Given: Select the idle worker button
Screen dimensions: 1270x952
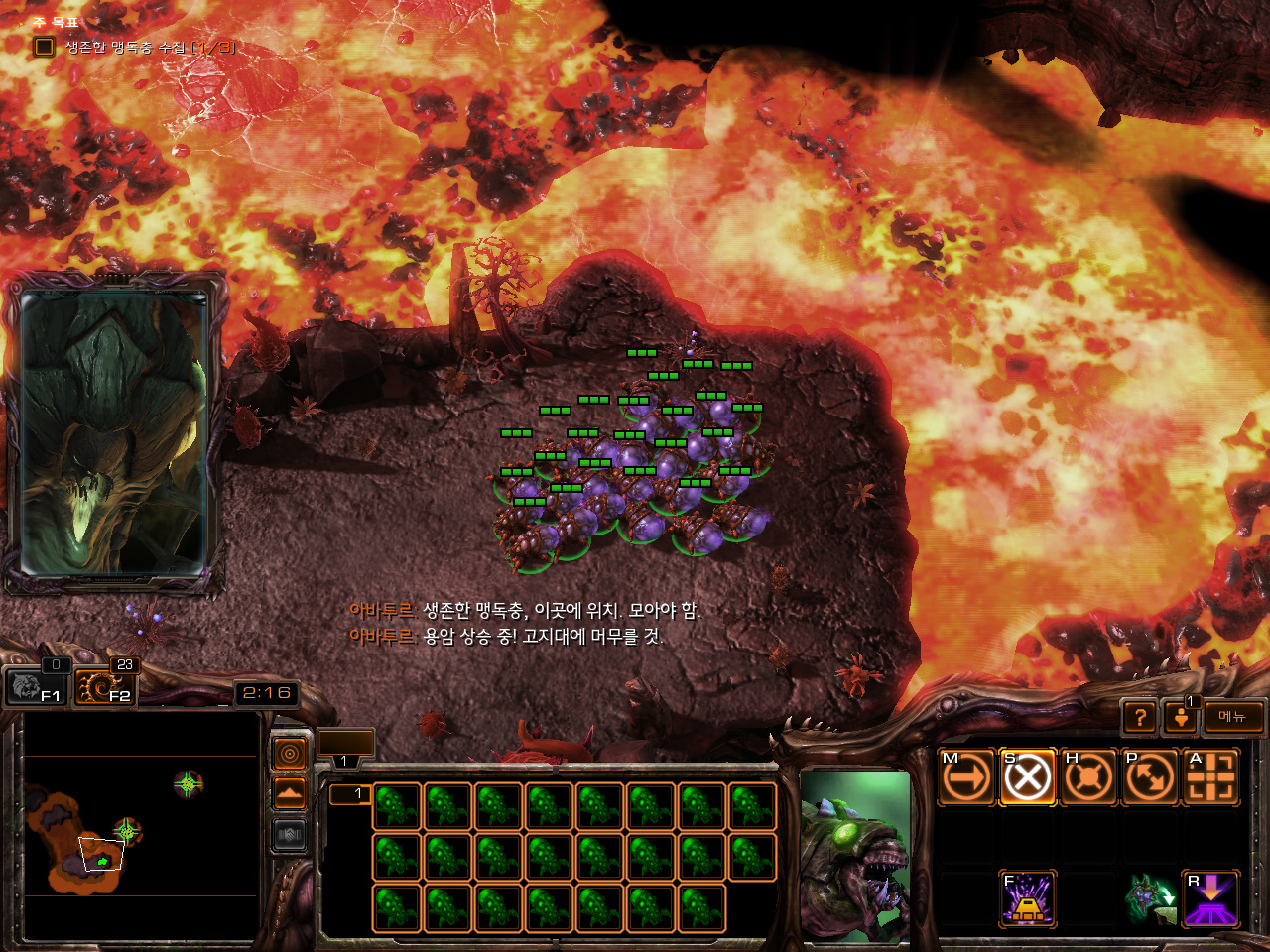Looking at the screenshot, I should 1181,717.
